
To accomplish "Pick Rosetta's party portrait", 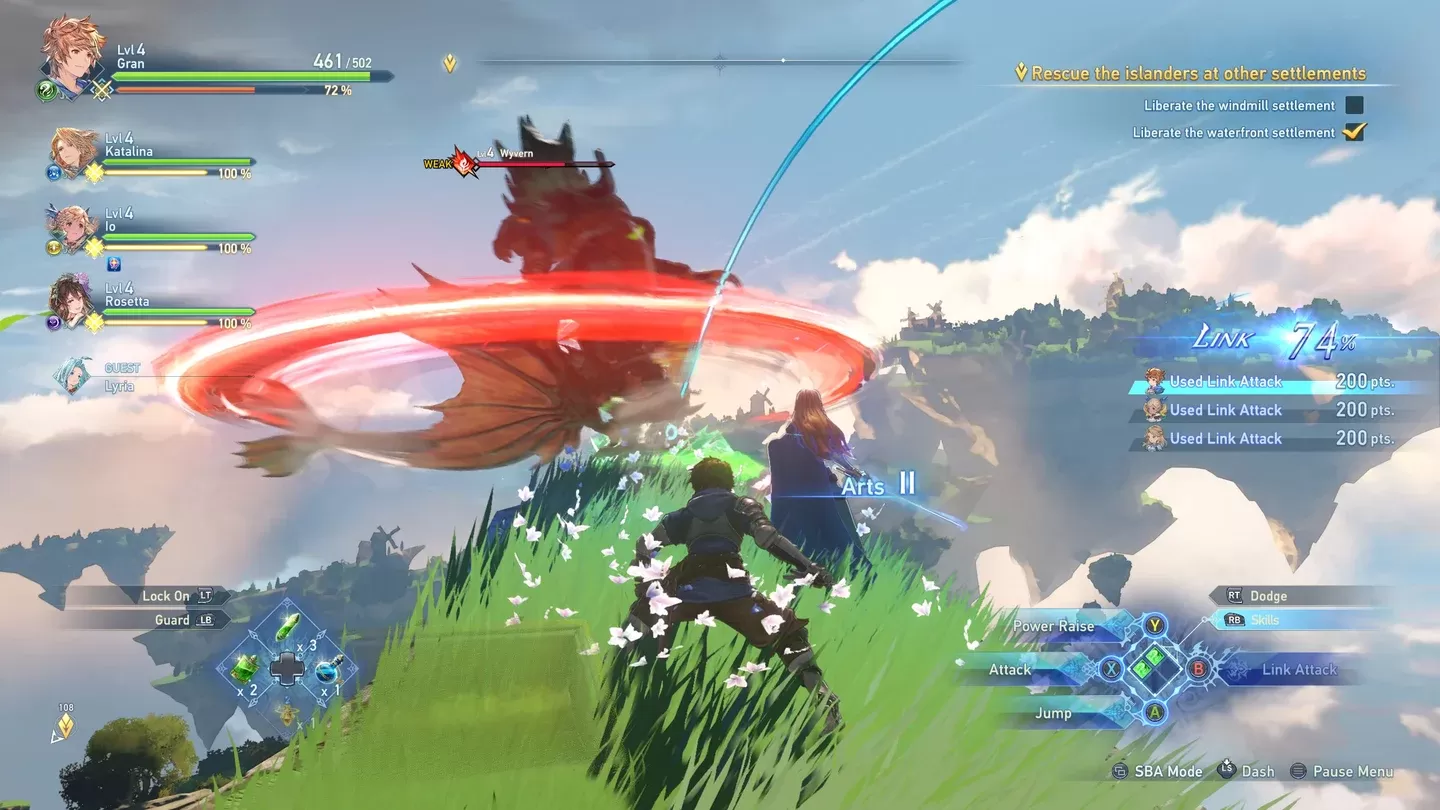I will click(75, 299).
